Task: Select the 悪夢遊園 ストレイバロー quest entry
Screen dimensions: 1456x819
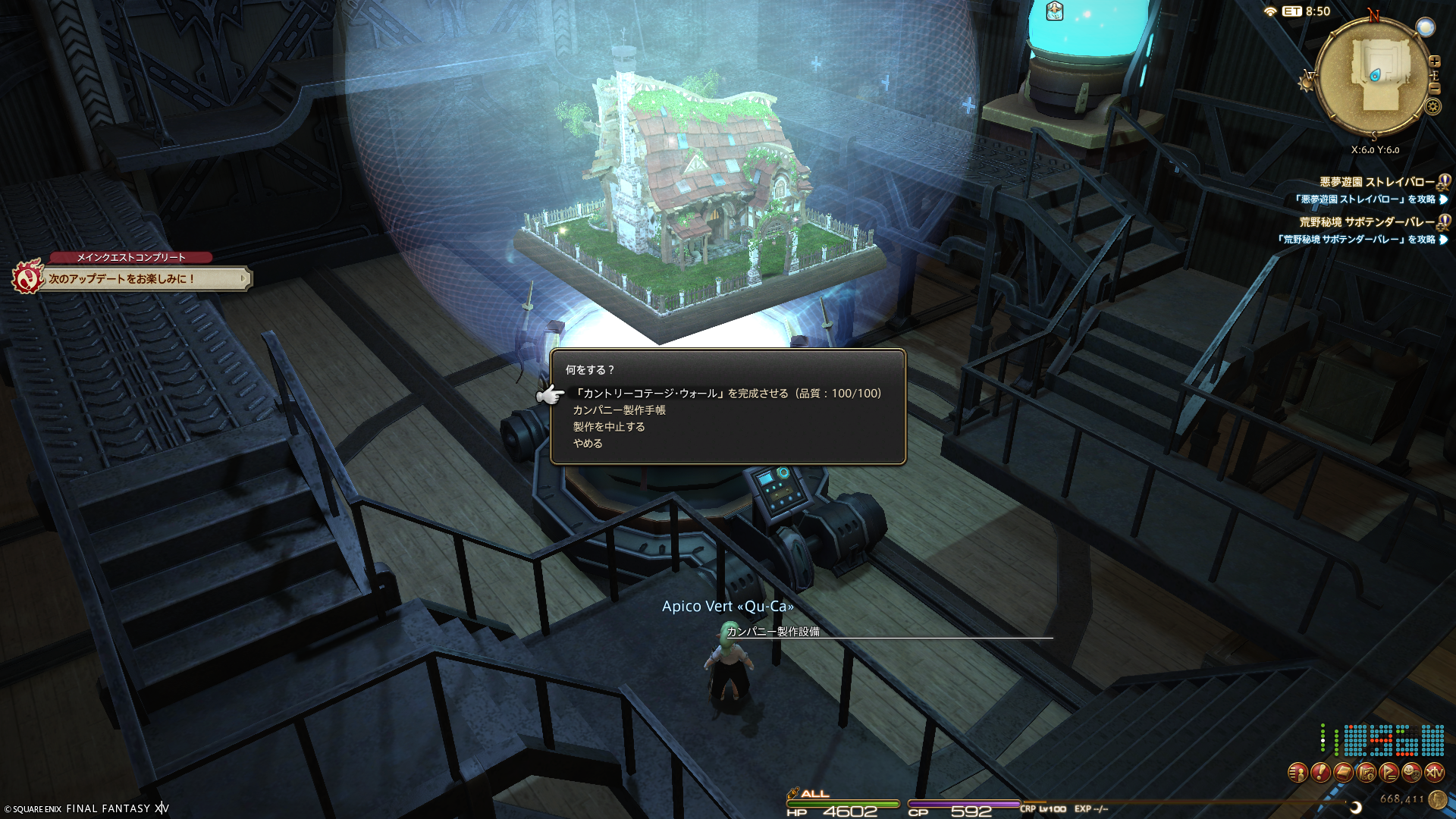Action: [1376, 182]
